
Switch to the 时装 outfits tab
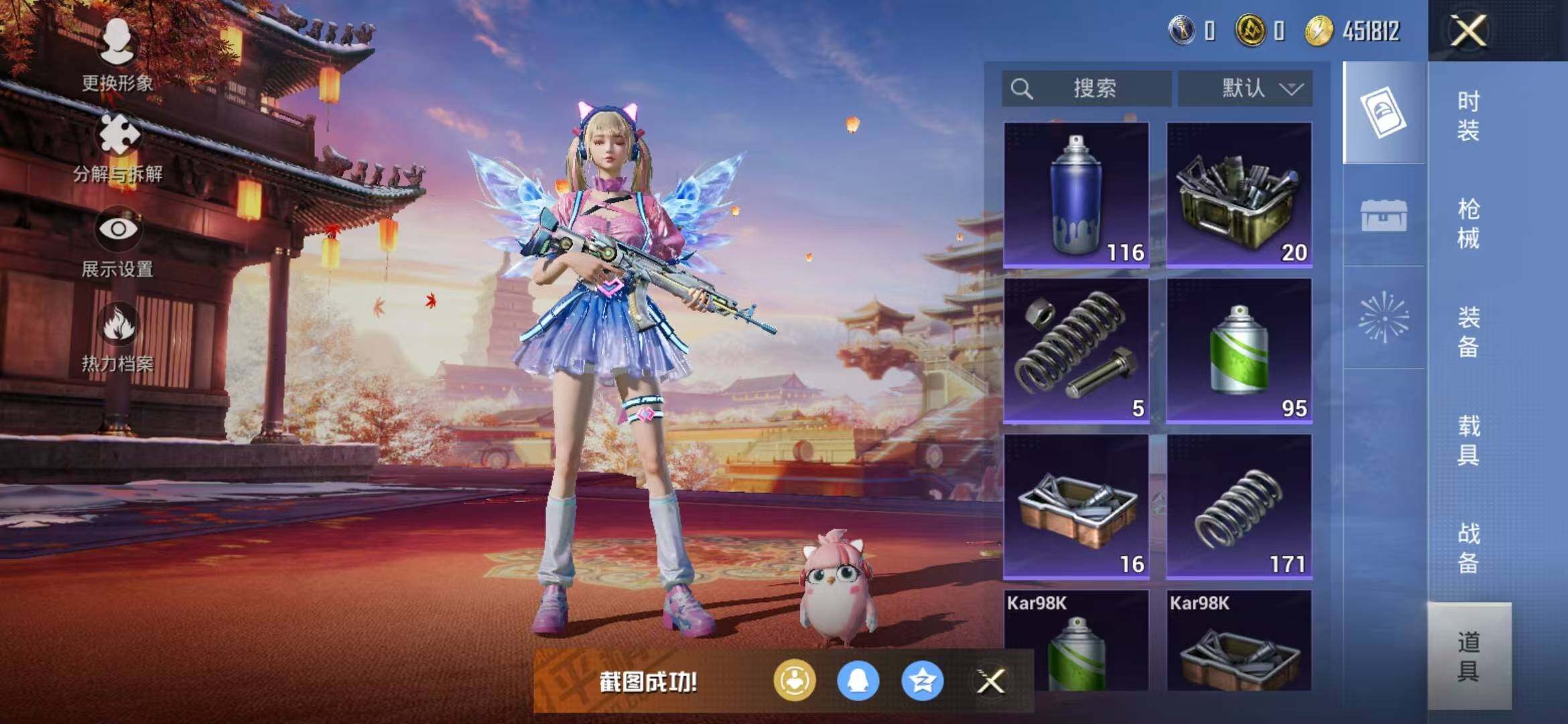click(1468, 115)
